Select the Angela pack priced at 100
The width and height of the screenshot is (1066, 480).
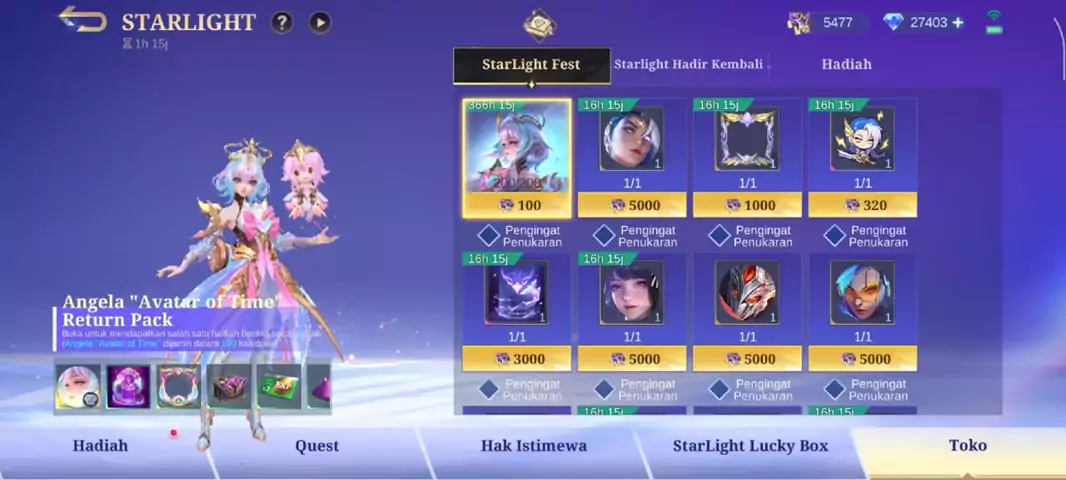pos(517,157)
